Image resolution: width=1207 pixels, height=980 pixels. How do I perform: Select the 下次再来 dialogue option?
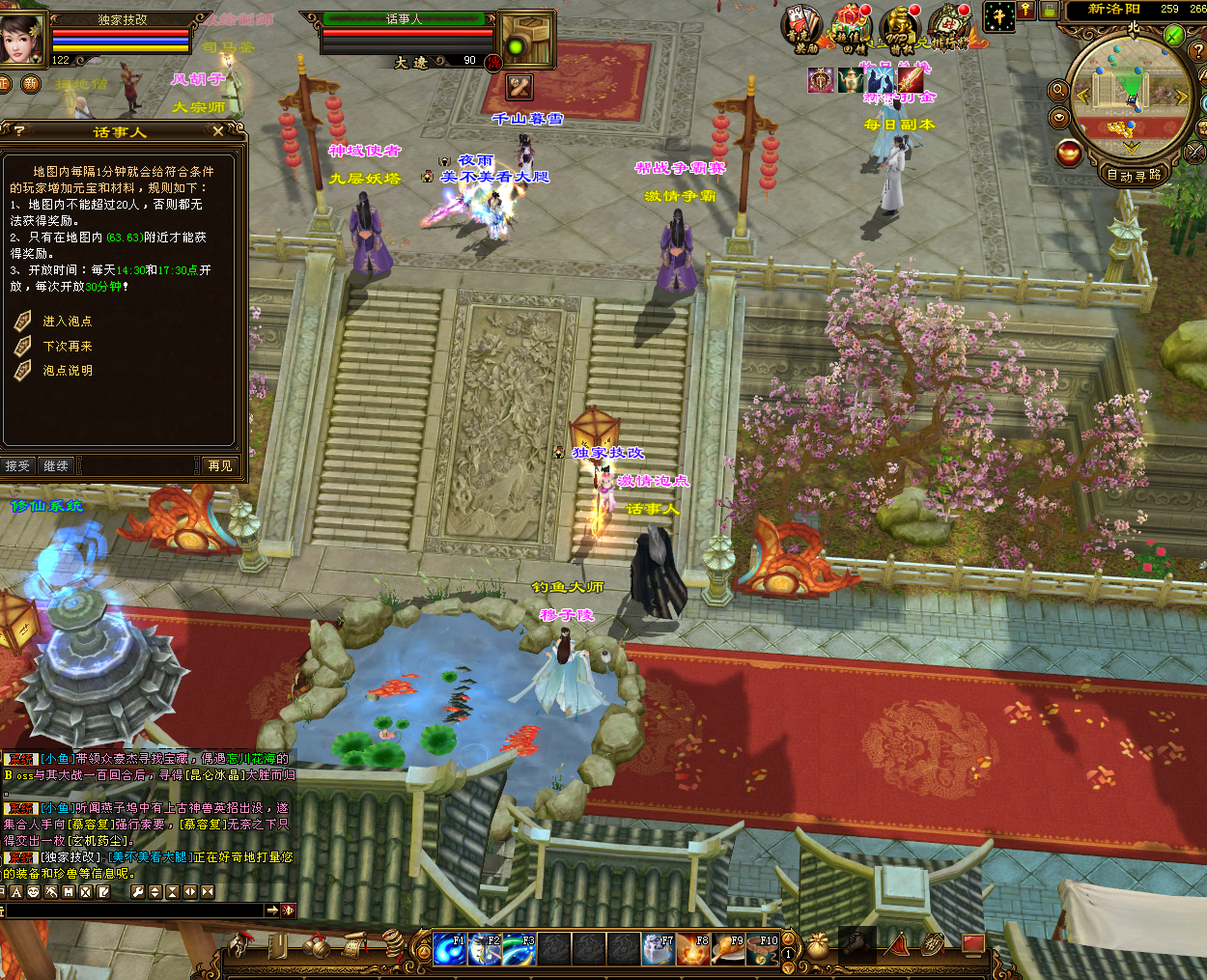(67, 346)
